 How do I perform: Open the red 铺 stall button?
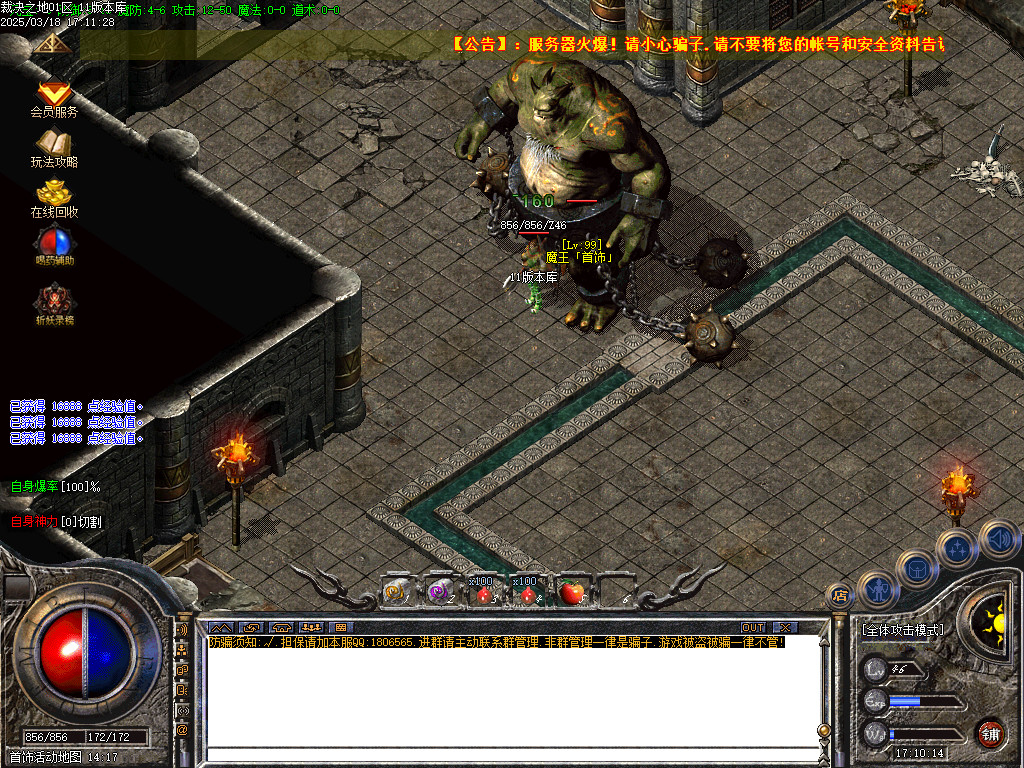[x=990, y=733]
